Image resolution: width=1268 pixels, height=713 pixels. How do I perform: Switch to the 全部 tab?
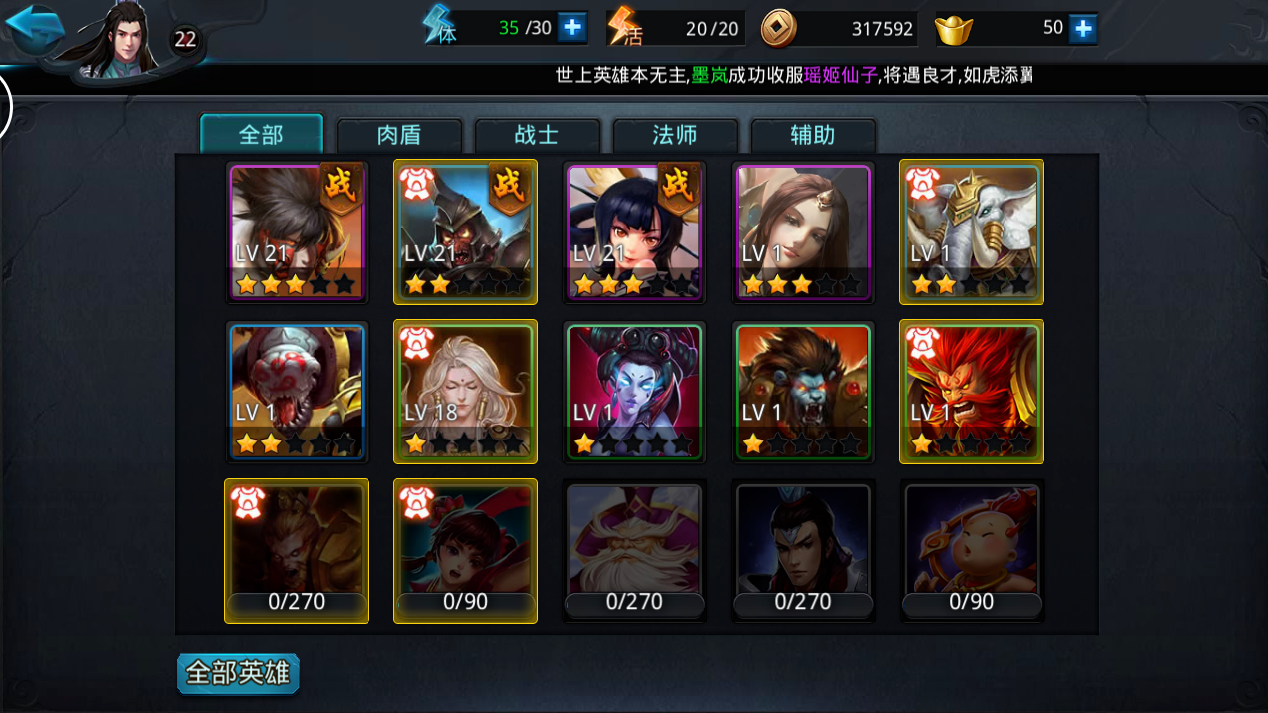tap(261, 135)
